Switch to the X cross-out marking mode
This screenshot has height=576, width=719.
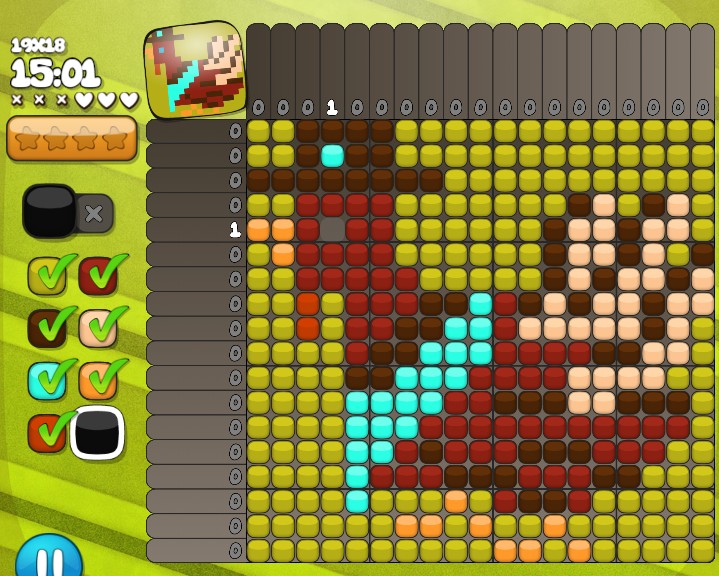[95, 213]
